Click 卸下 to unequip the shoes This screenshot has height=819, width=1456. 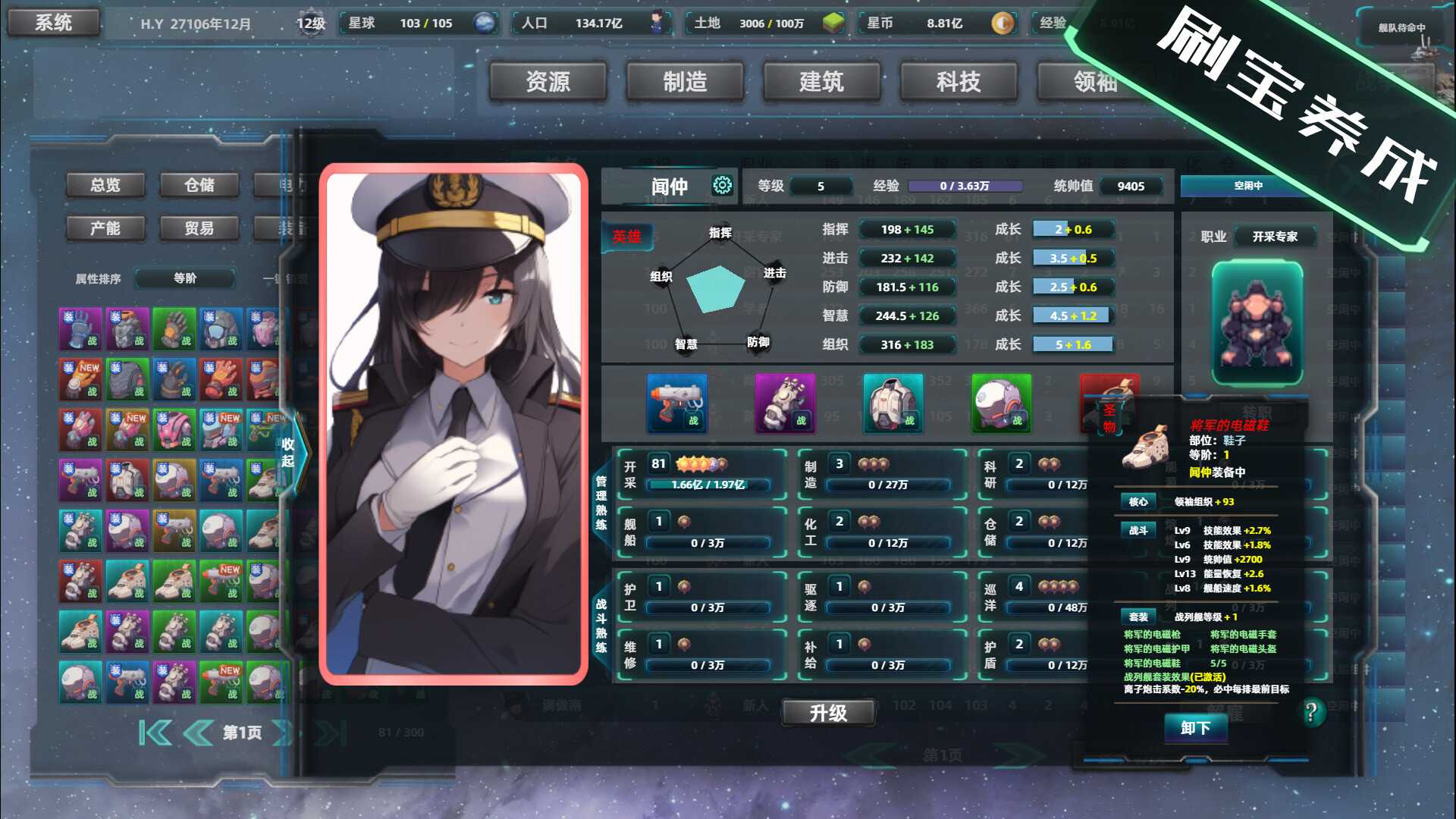pos(1196,726)
